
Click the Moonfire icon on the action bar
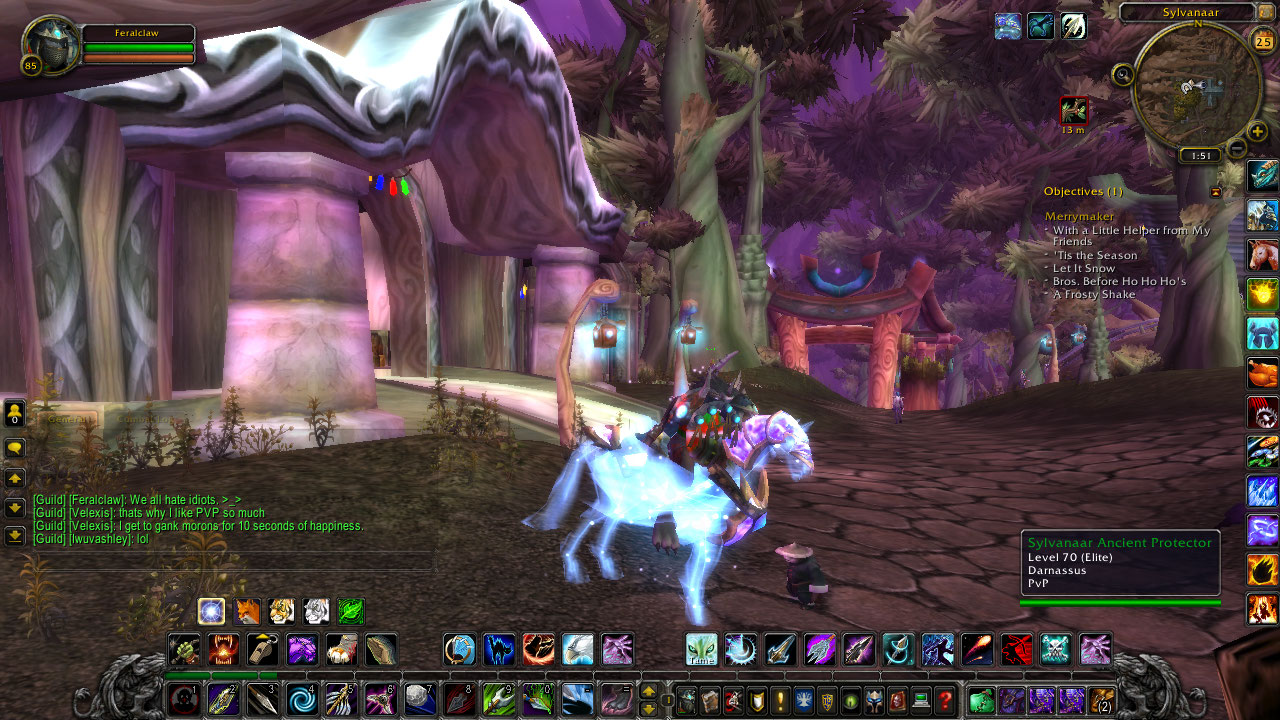[x=742, y=648]
